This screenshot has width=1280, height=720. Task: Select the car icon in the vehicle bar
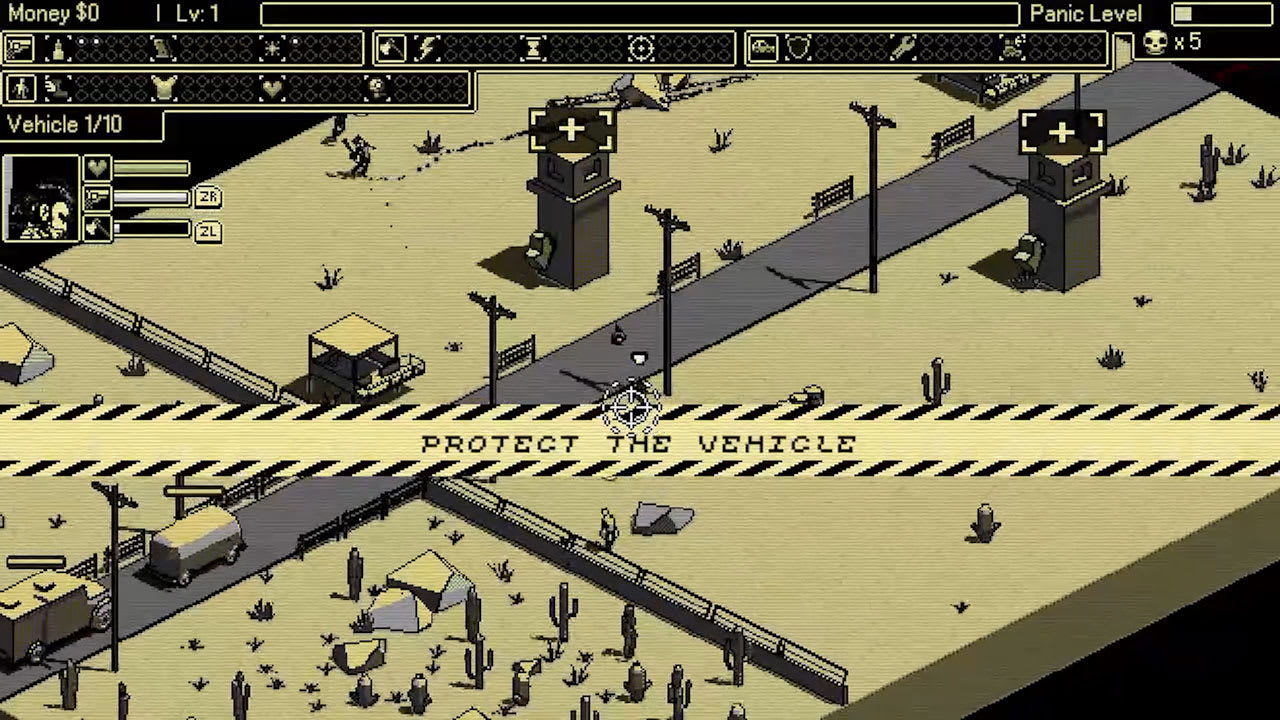(x=764, y=46)
